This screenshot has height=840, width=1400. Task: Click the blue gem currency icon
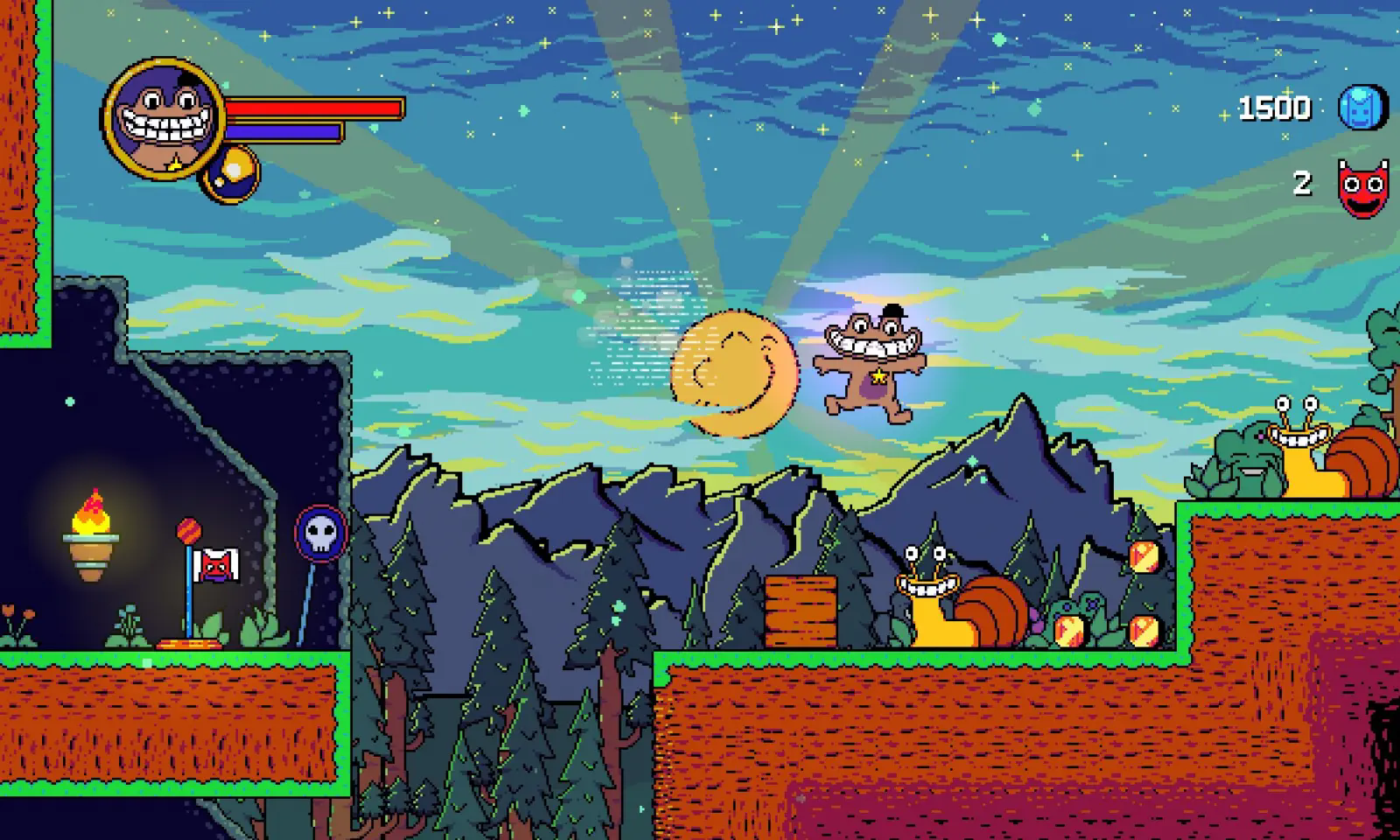[1363, 108]
